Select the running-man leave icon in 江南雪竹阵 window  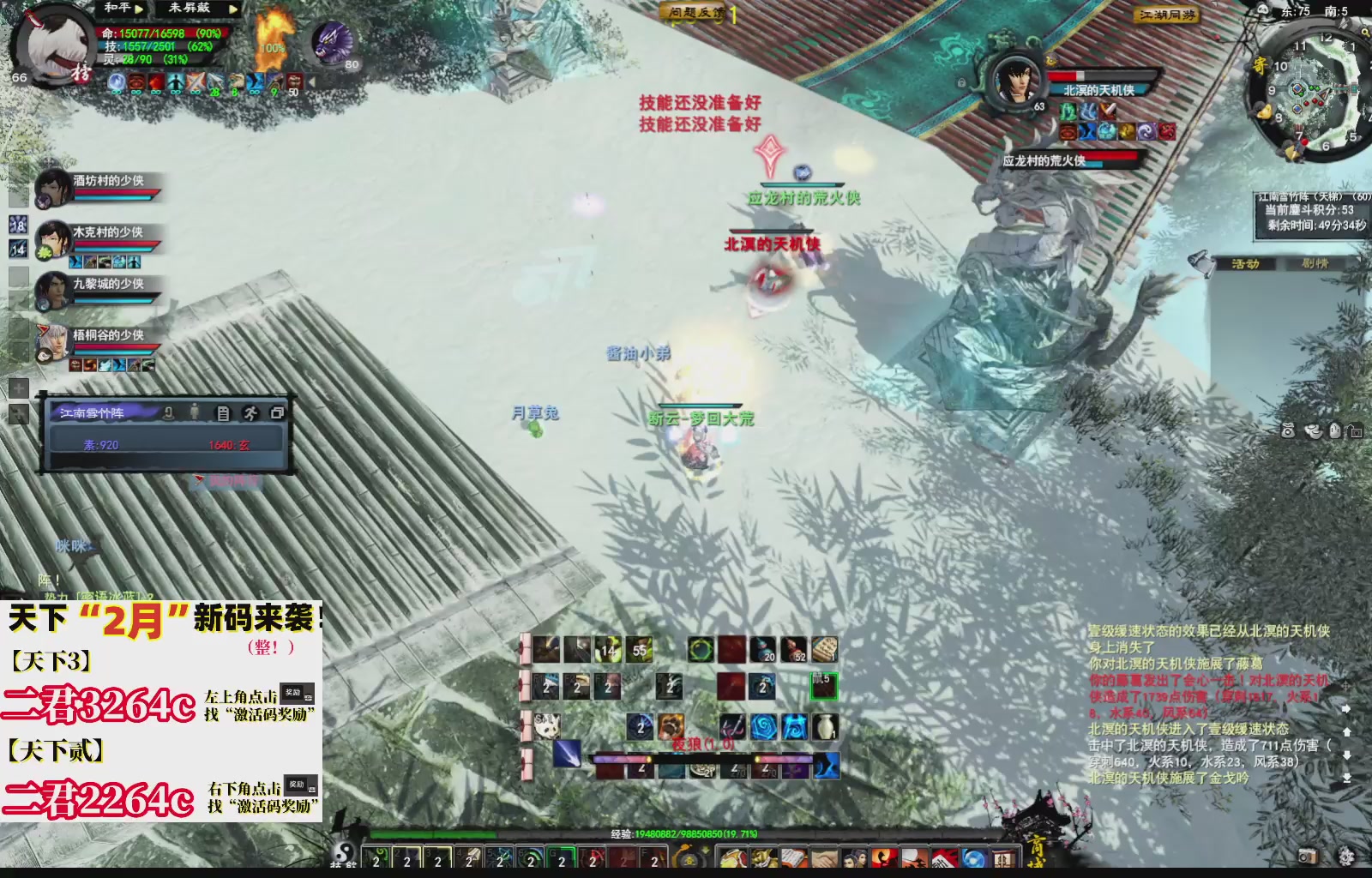(251, 412)
